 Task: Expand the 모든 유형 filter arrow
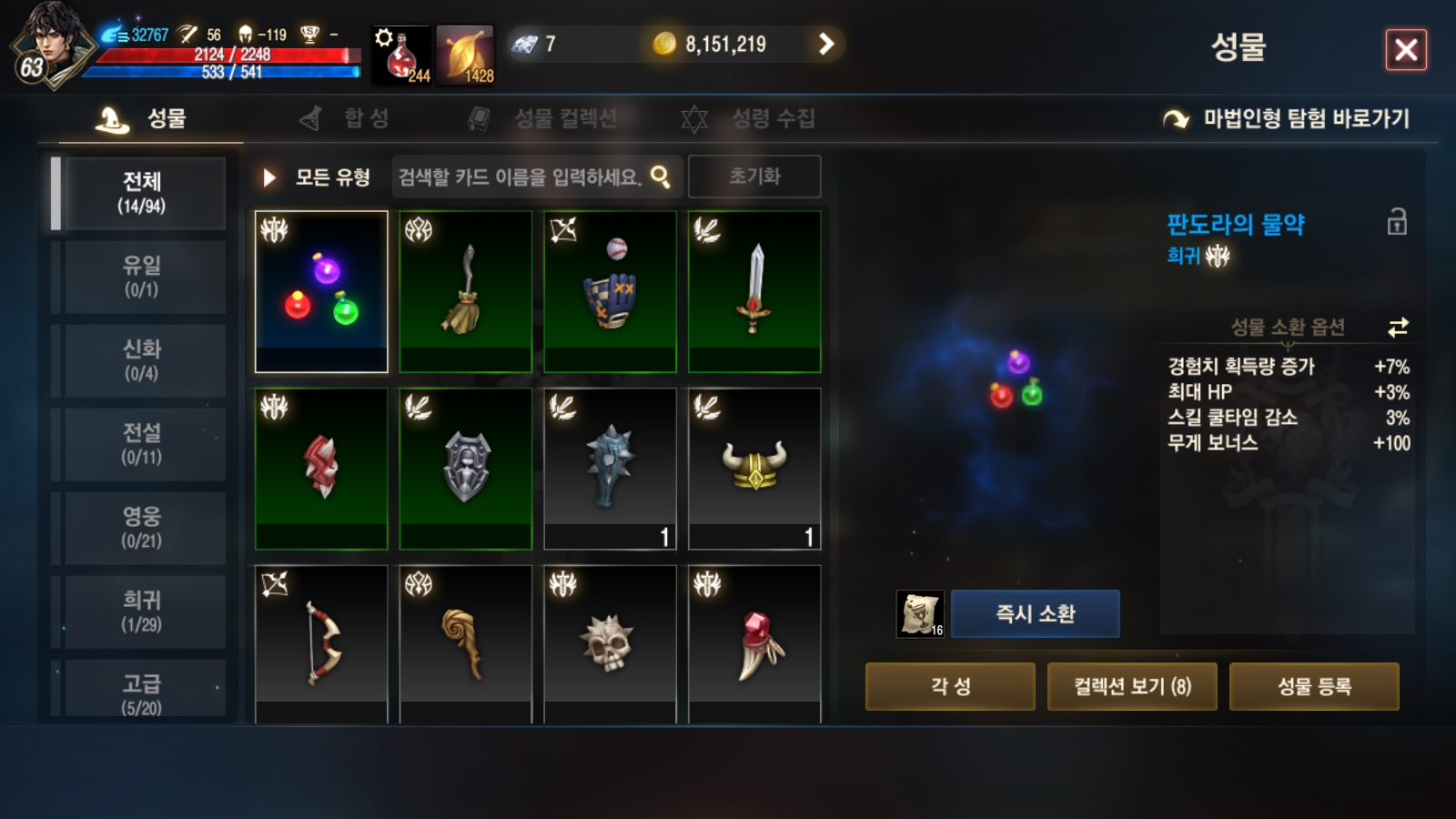tap(268, 178)
